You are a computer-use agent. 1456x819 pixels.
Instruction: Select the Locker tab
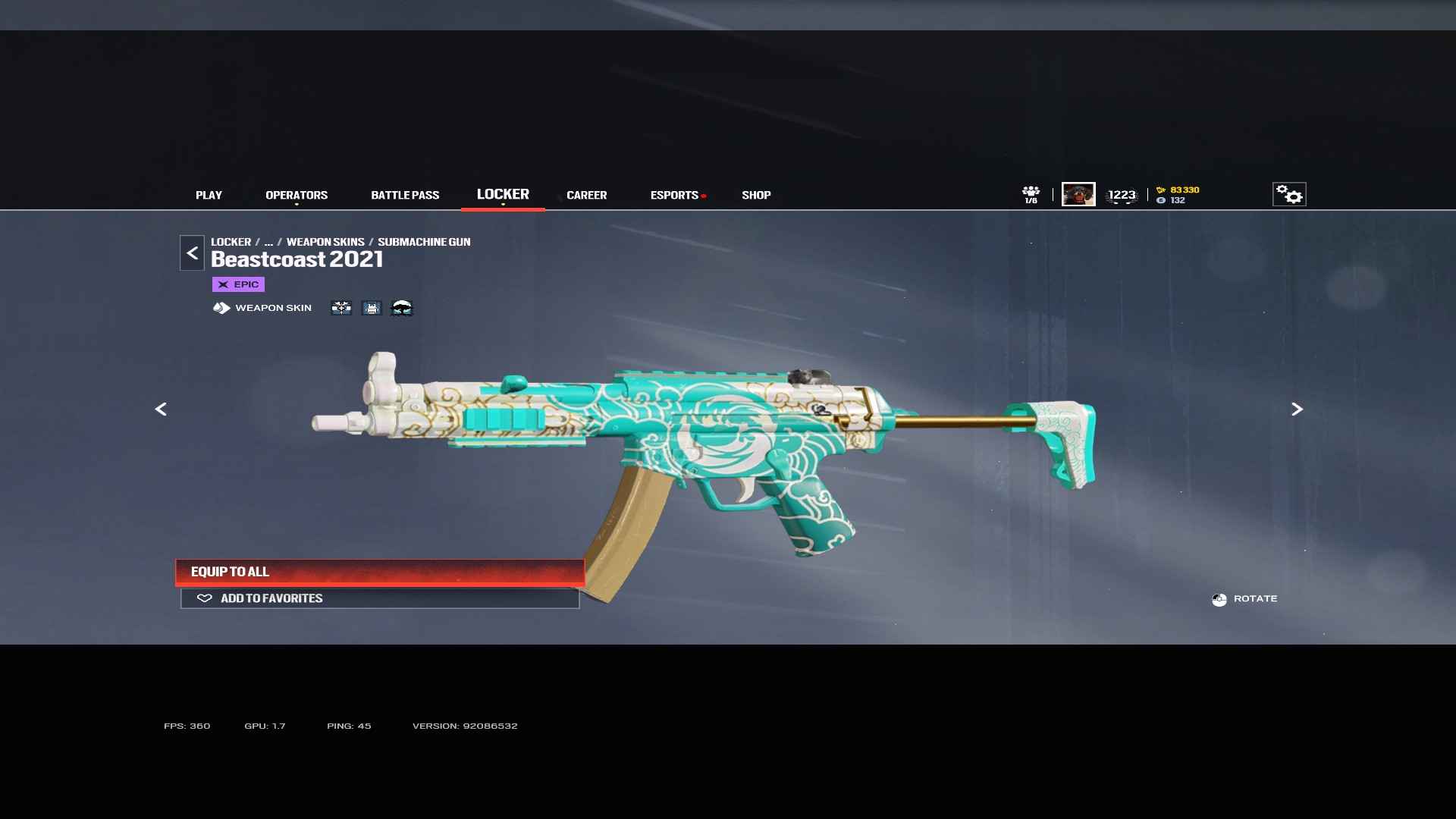(503, 194)
